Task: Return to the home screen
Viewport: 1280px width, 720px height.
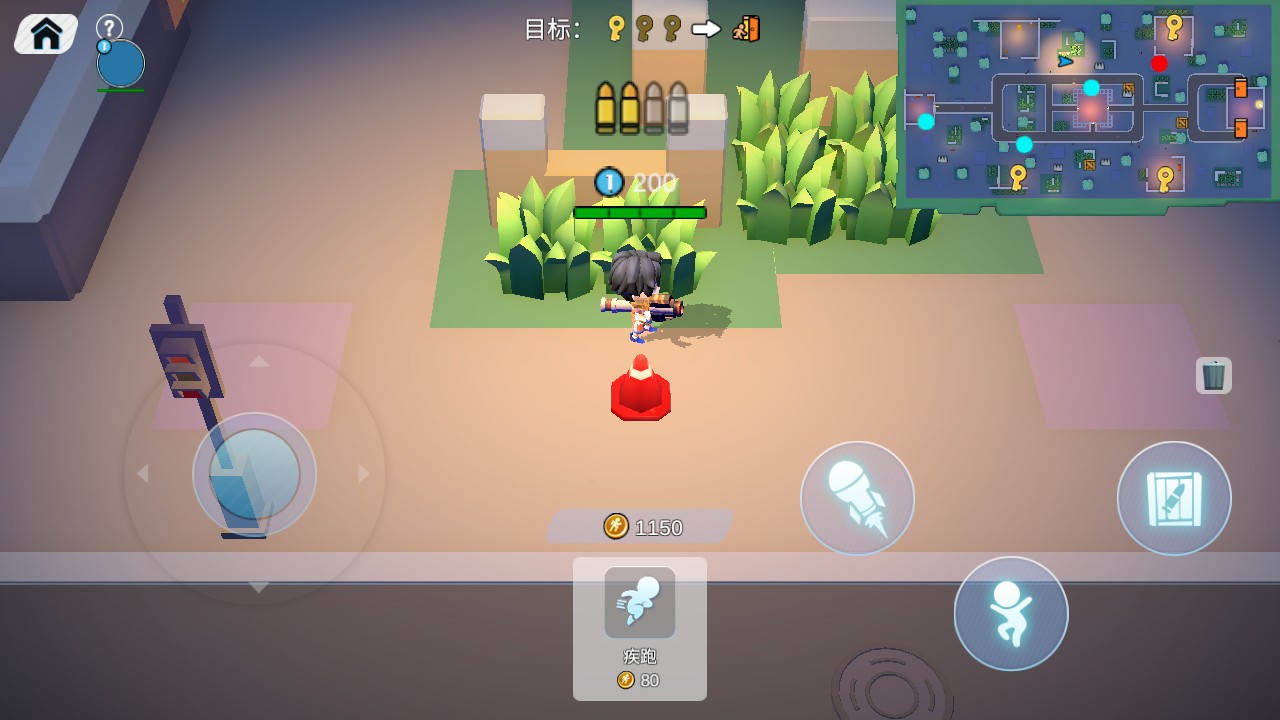Action: [x=46, y=34]
